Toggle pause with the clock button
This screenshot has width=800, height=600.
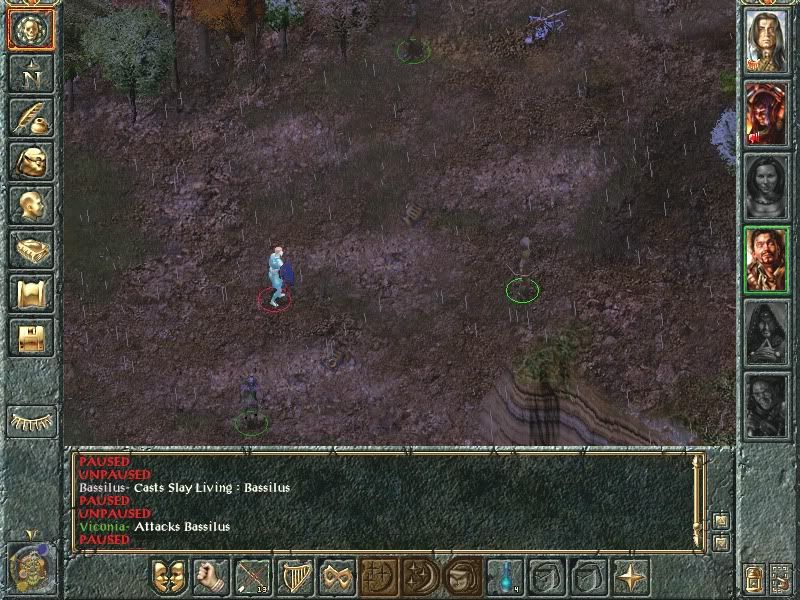(30, 566)
